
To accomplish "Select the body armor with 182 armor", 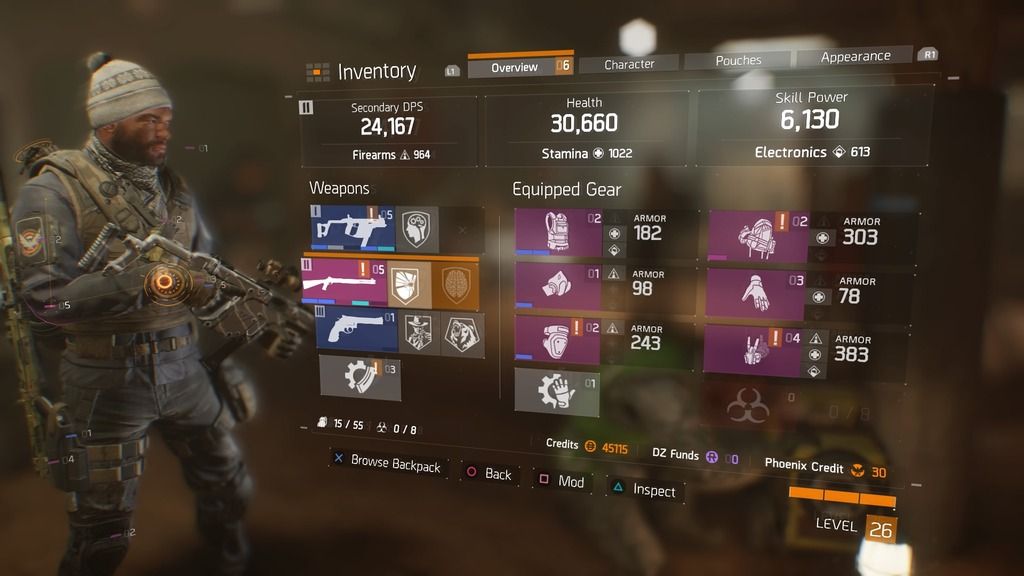I will pos(558,233).
